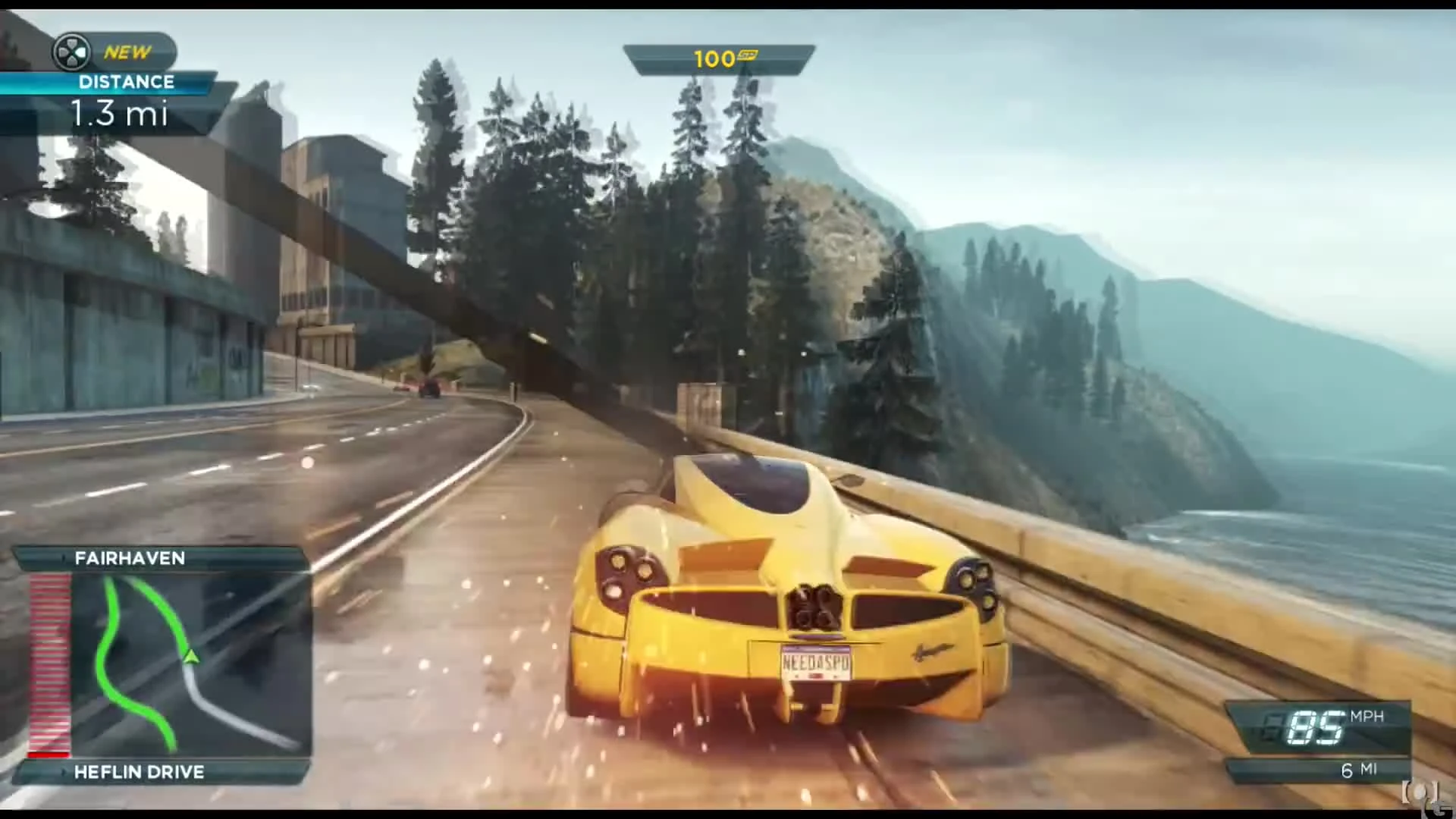Click the gamepad controller icon
Screen dimensions: 1456x819
point(73,52)
